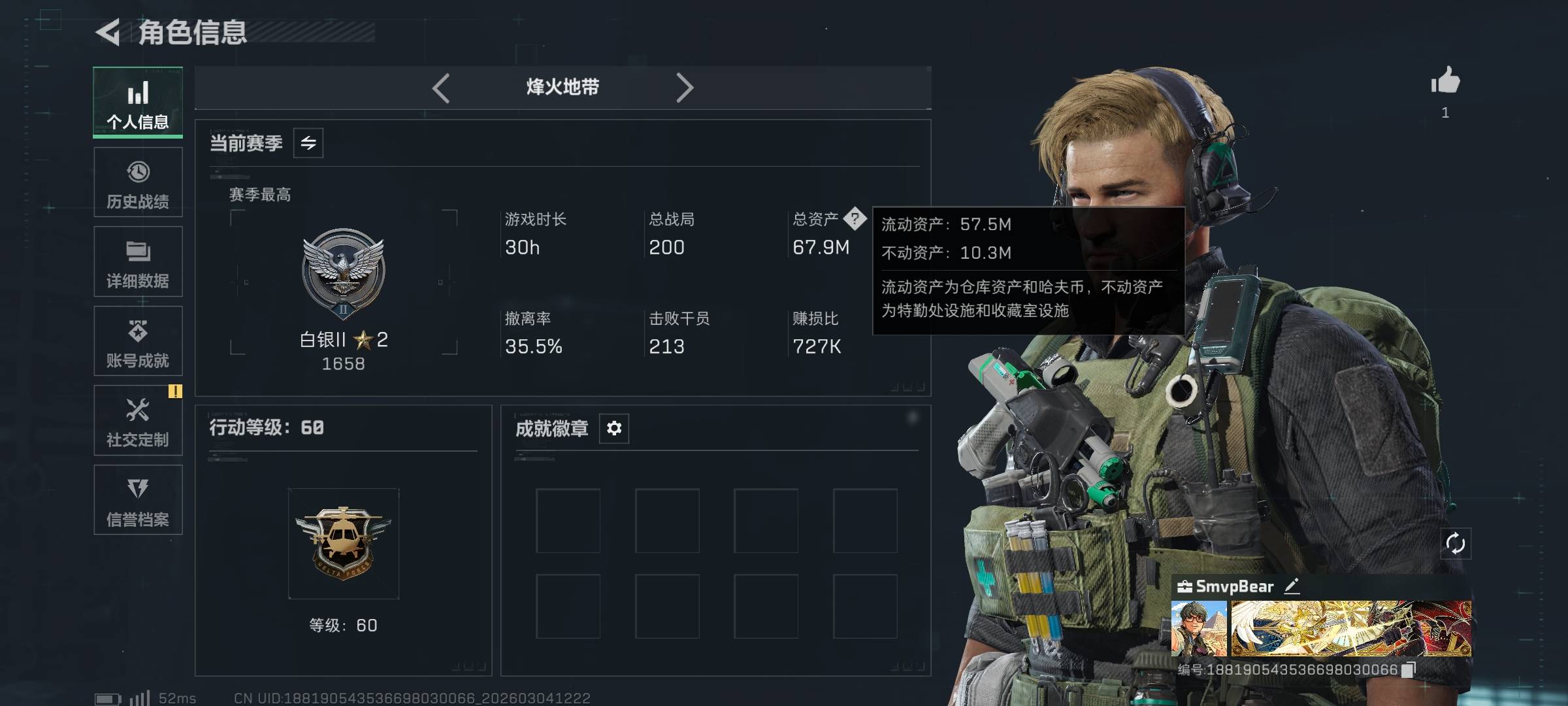The width and height of the screenshot is (1568, 706).
Task: Toggle the 当前赛季 season swap button
Action: (x=308, y=143)
